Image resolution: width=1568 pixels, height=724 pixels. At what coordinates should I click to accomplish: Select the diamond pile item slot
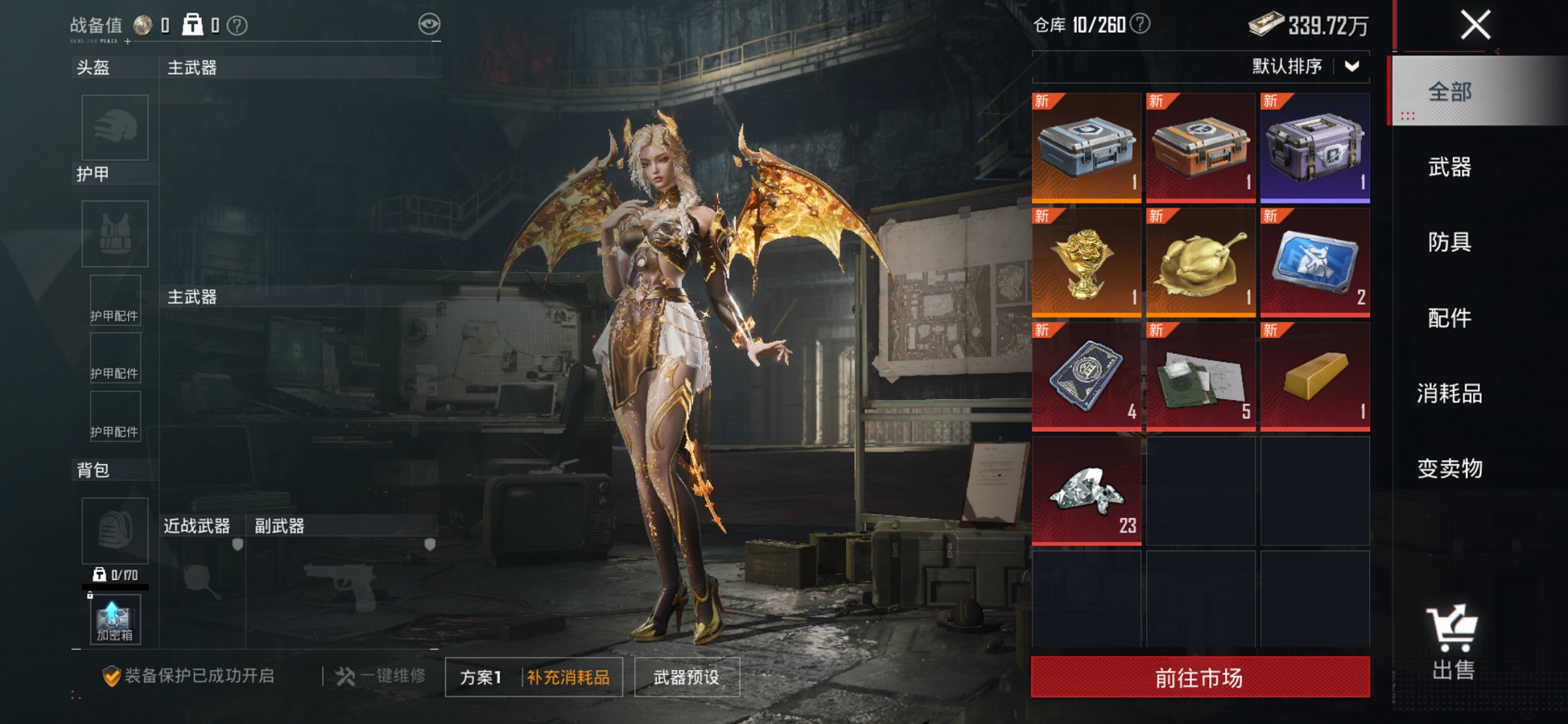coord(1086,491)
